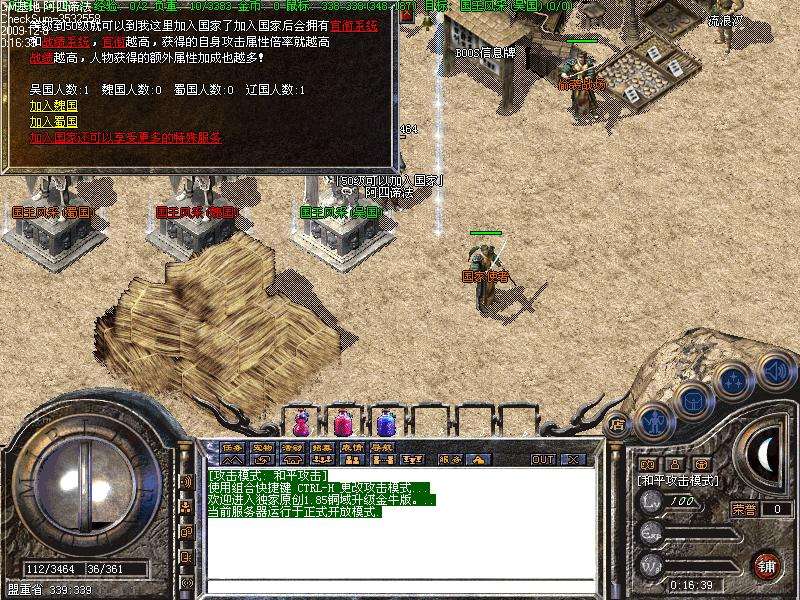800x600 pixels.
Task: Open the shop with the 店 button
Action: [617, 423]
